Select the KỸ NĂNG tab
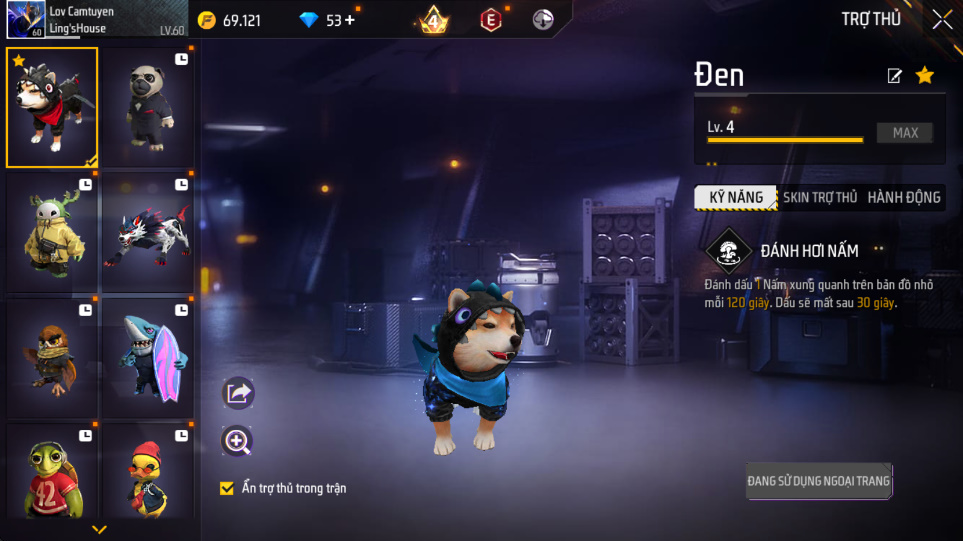 736,197
